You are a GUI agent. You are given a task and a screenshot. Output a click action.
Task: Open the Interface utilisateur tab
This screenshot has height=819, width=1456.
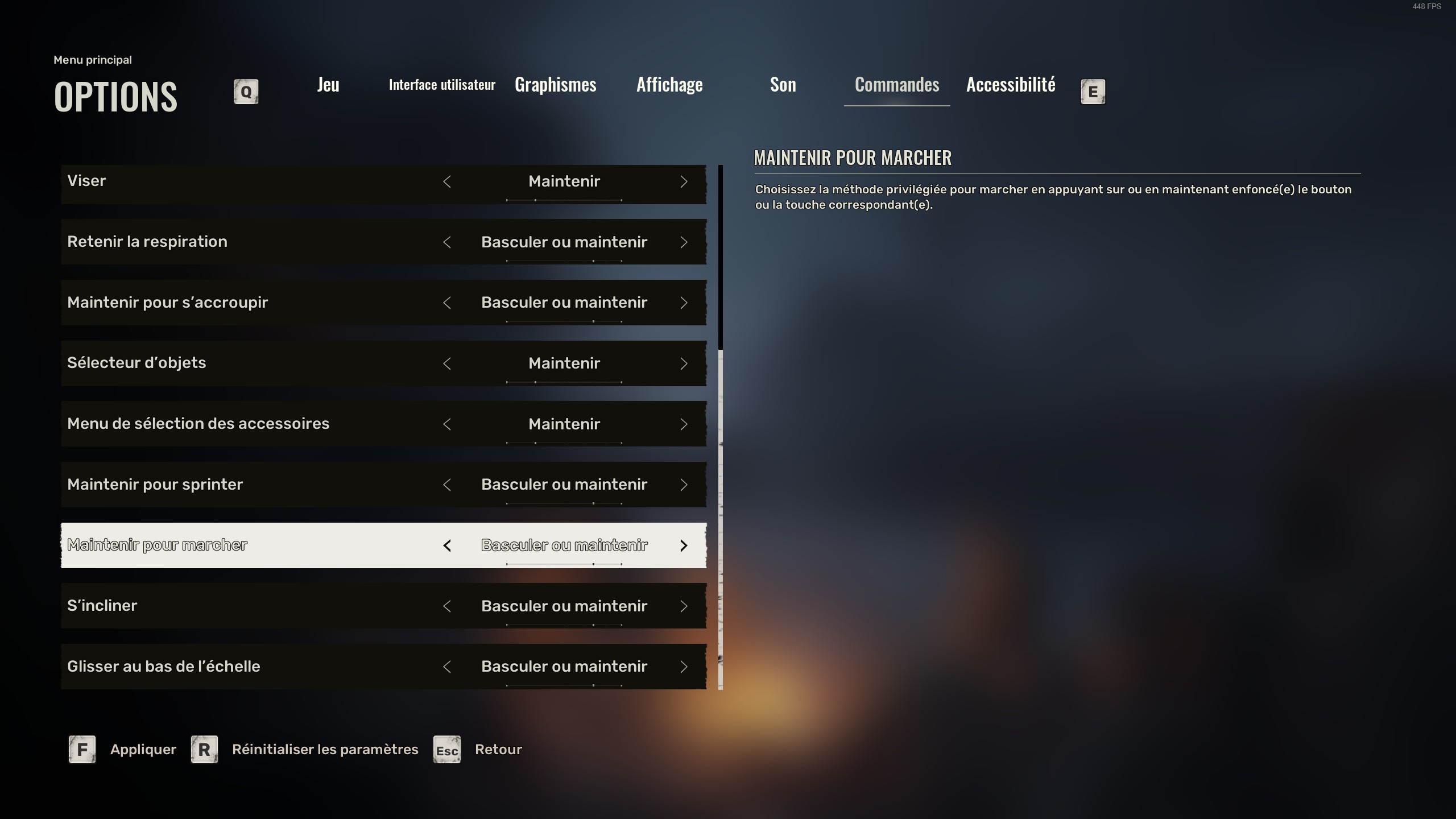point(442,85)
